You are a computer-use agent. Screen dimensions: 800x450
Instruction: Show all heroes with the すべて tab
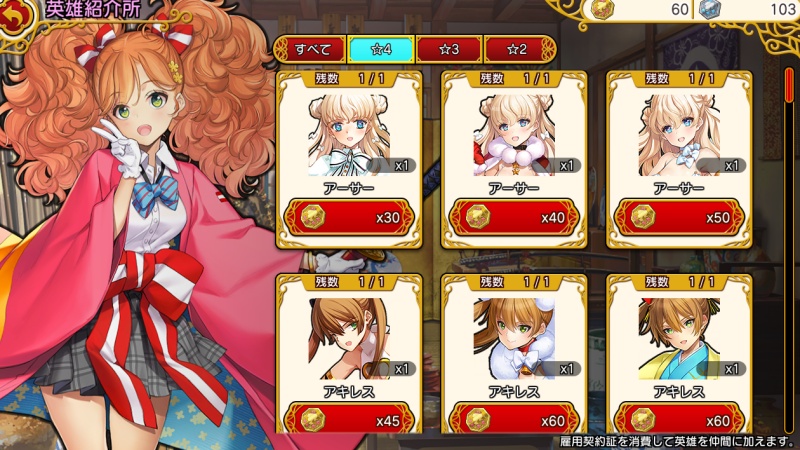[309, 49]
